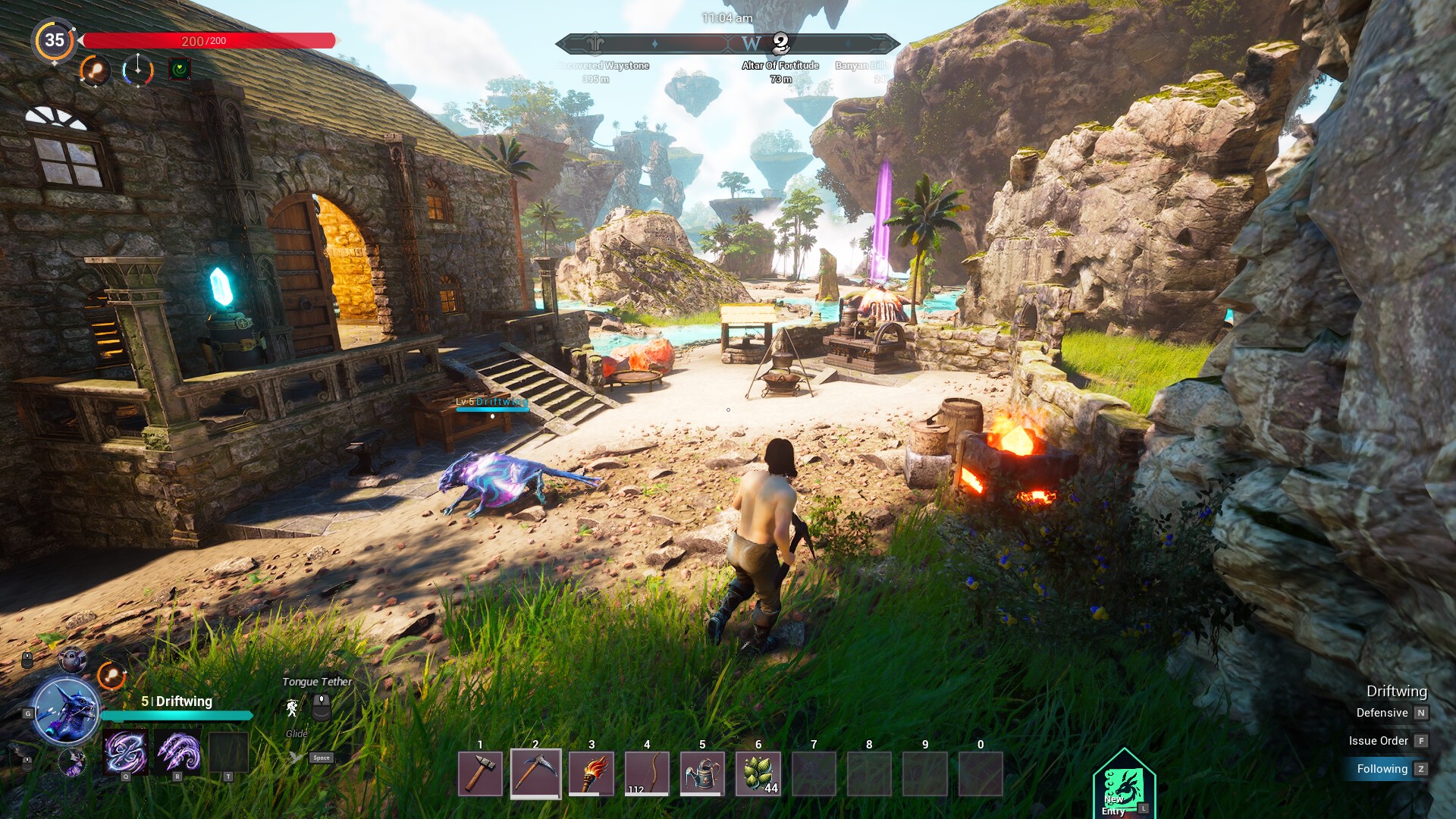This screenshot has width=1456, height=819.
Task: Click the temperature gauge dial
Action: tap(137, 71)
